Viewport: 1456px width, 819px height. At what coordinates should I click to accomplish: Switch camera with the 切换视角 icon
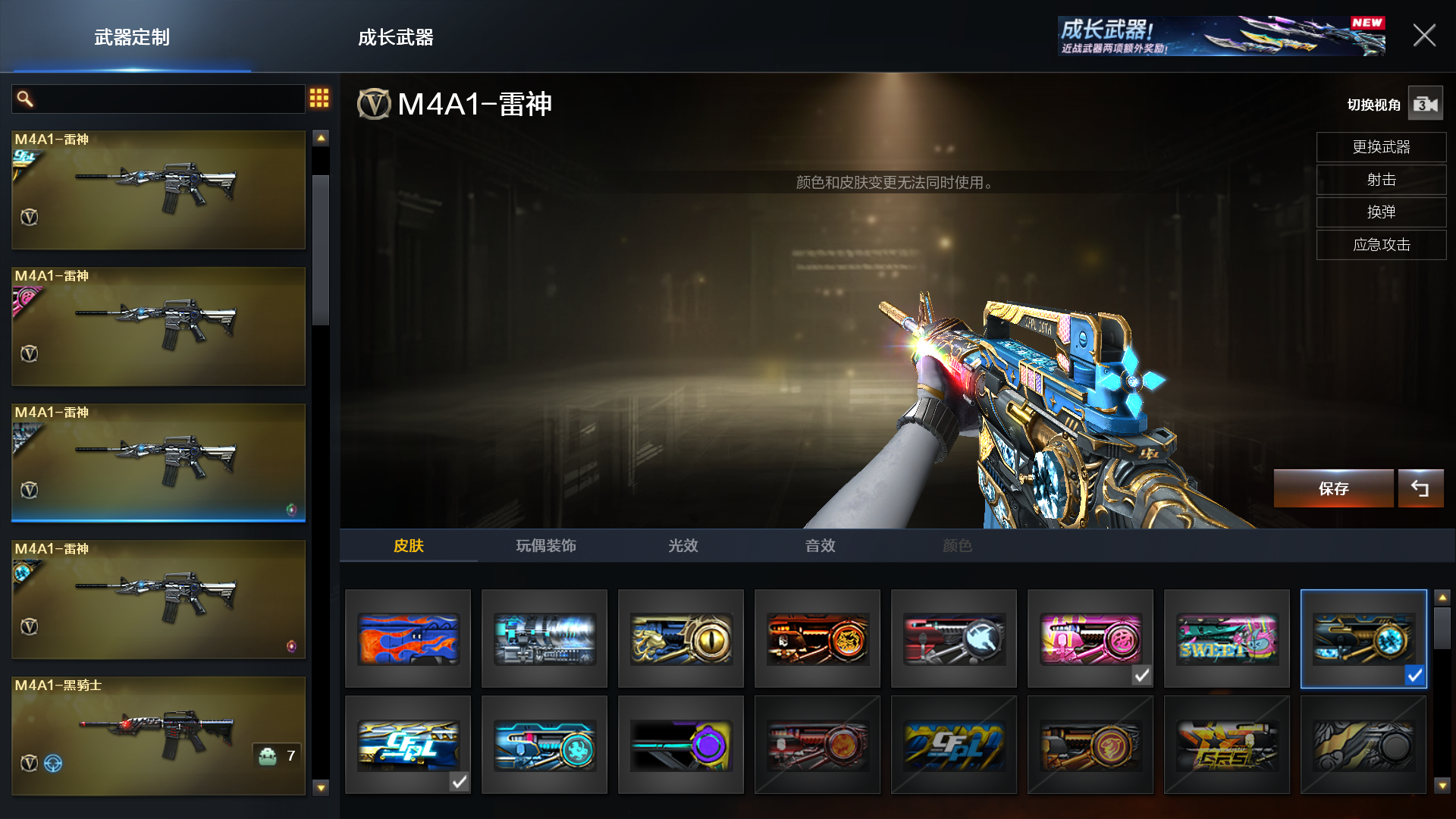click(x=1425, y=104)
